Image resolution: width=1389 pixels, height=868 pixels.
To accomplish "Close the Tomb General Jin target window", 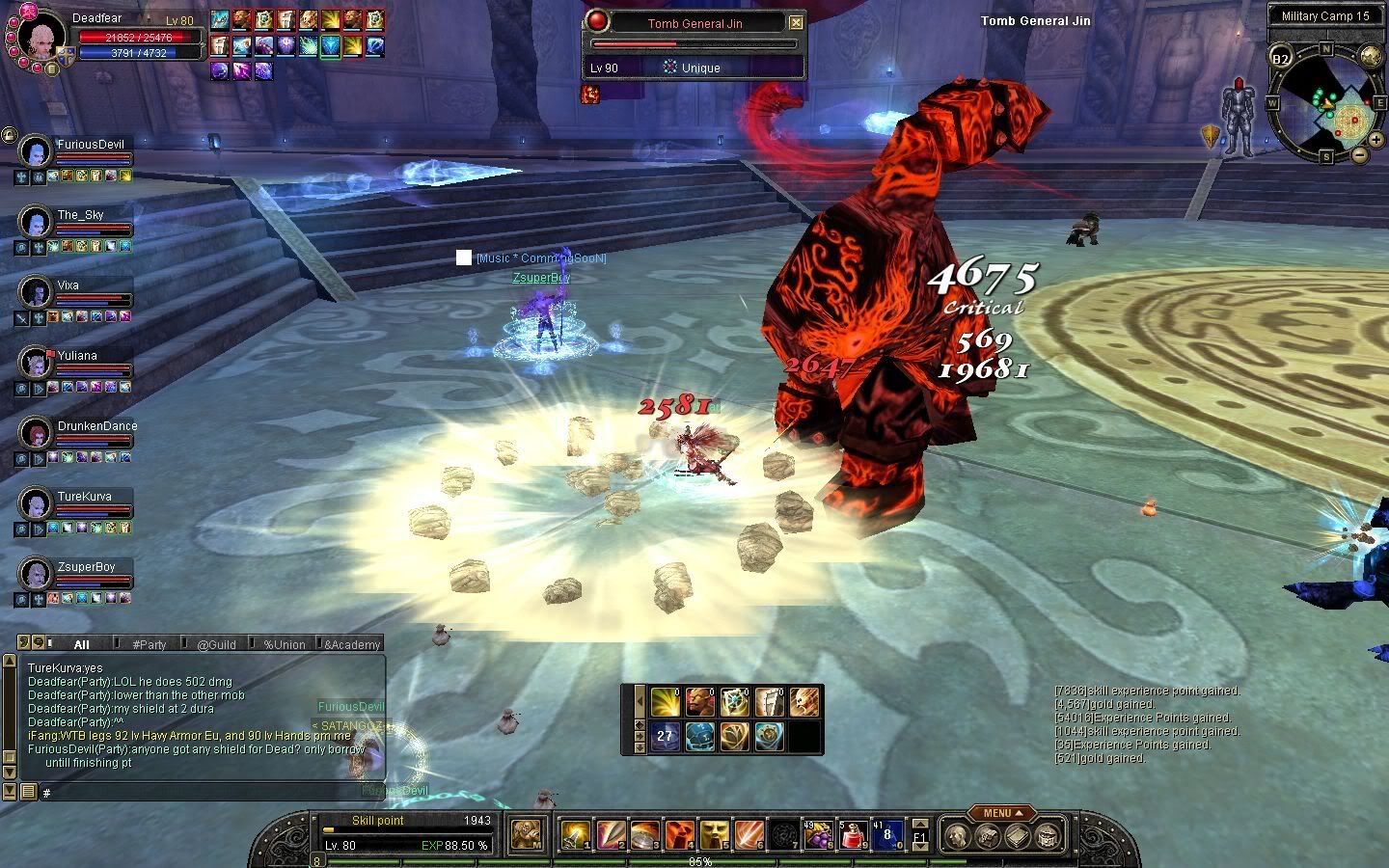I will [x=796, y=22].
